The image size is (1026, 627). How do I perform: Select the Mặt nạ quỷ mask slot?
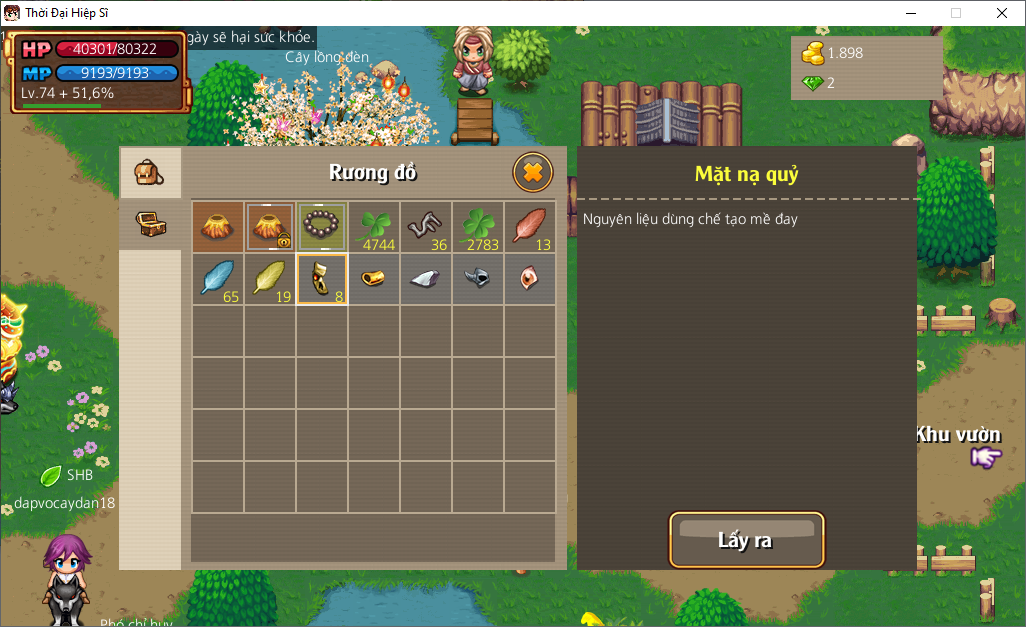(322, 279)
